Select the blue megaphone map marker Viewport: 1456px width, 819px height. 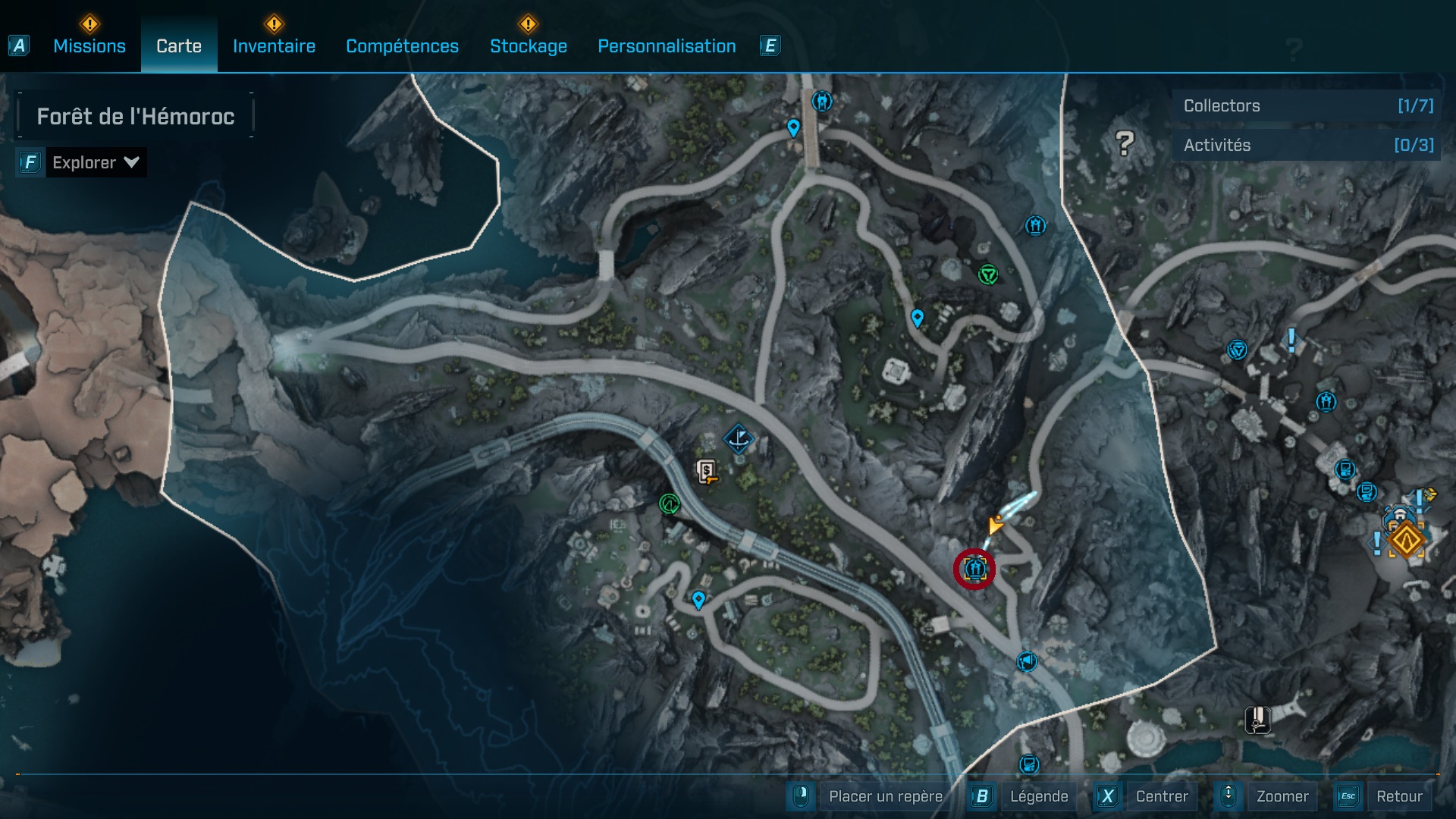coord(1027,661)
